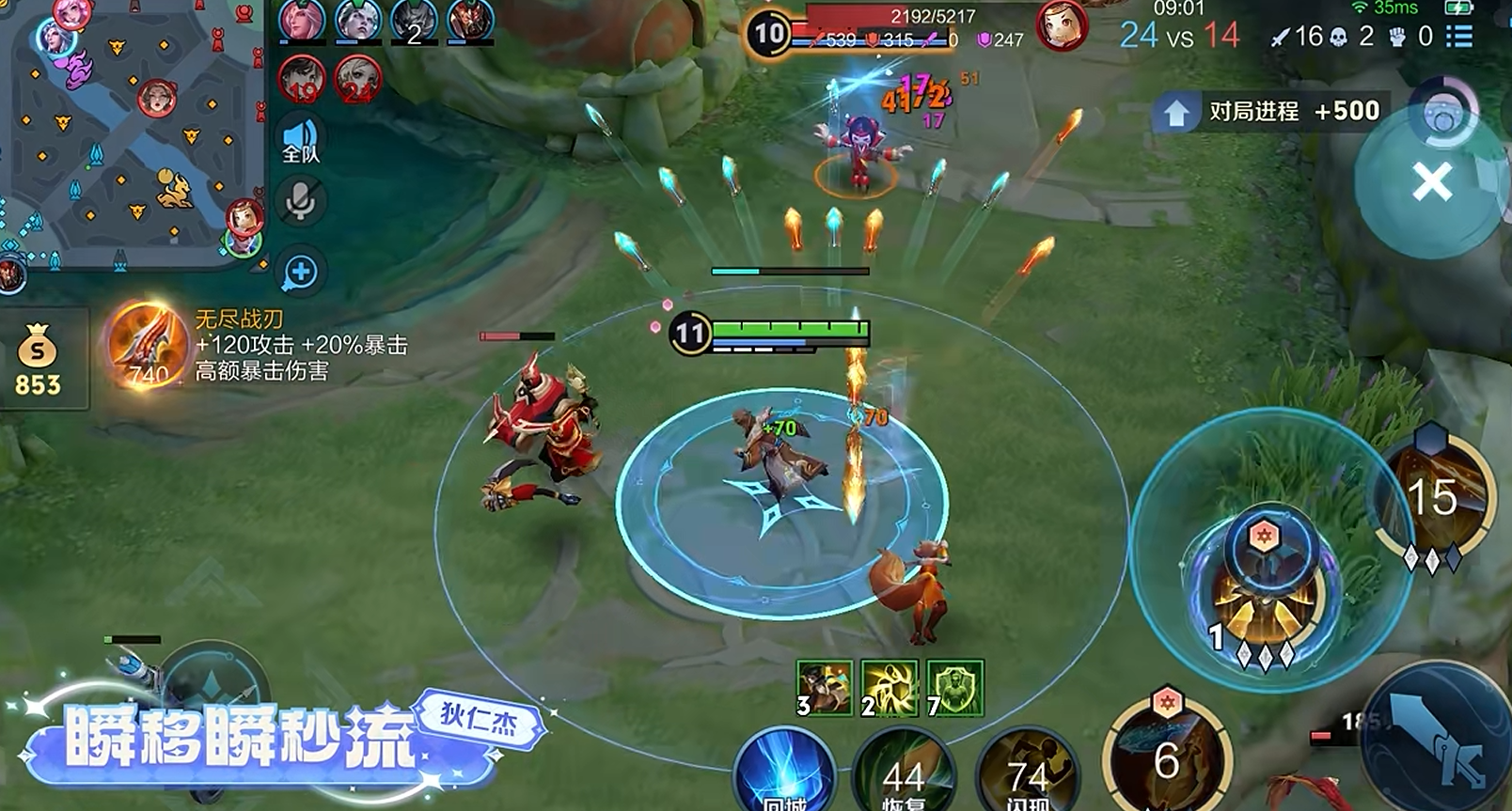The image size is (1512, 811).
Task: Open the minimap
Action: 132,132
